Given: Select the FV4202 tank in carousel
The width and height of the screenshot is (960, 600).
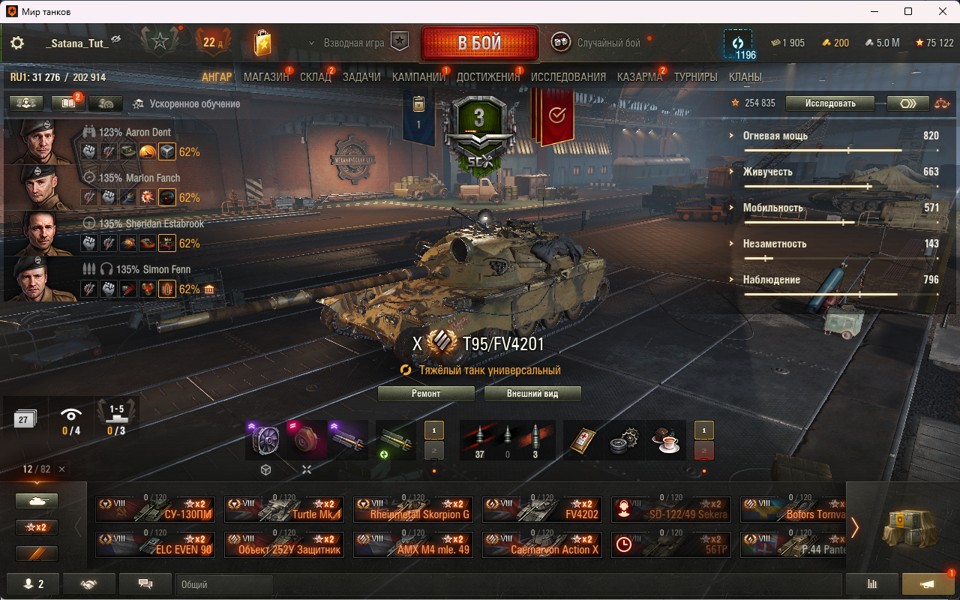Looking at the screenshot, I should click(541, 510).
